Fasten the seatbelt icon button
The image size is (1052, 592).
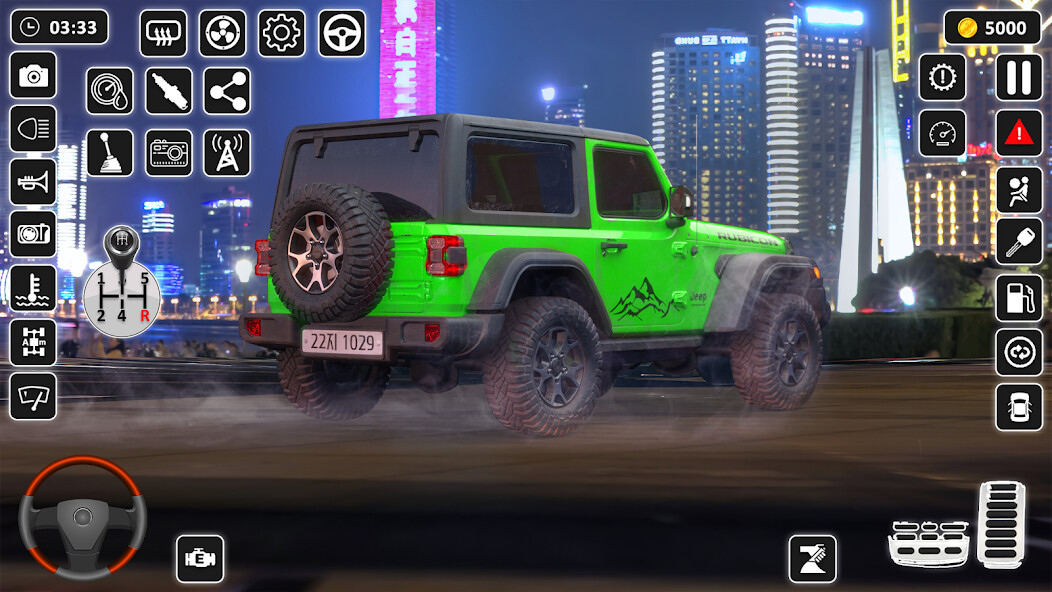1018,189
